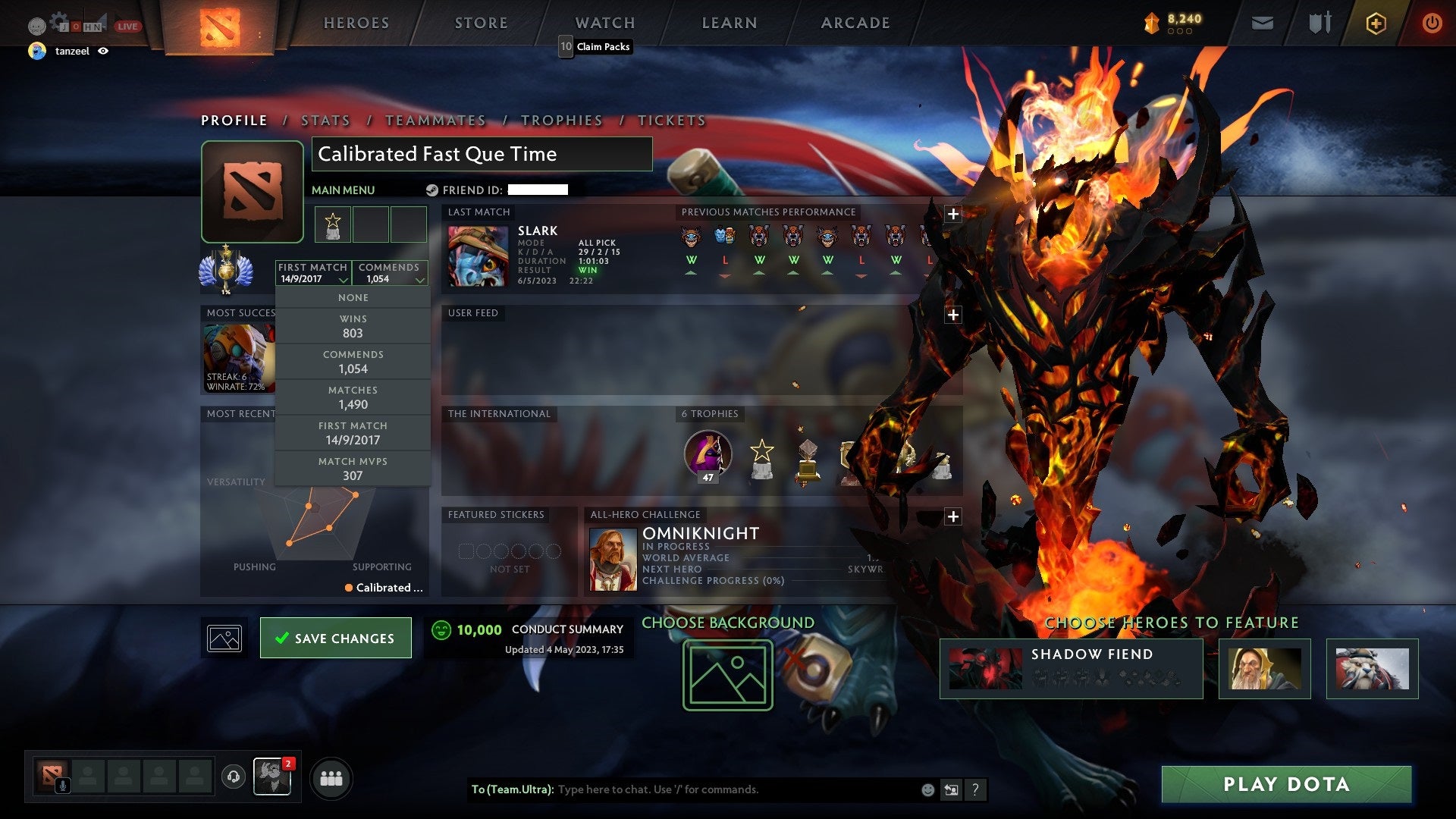Open the voice chat headphones icon
Image resolution: width=1456 pixels, height=819 pixels.
tap(233, 777)
